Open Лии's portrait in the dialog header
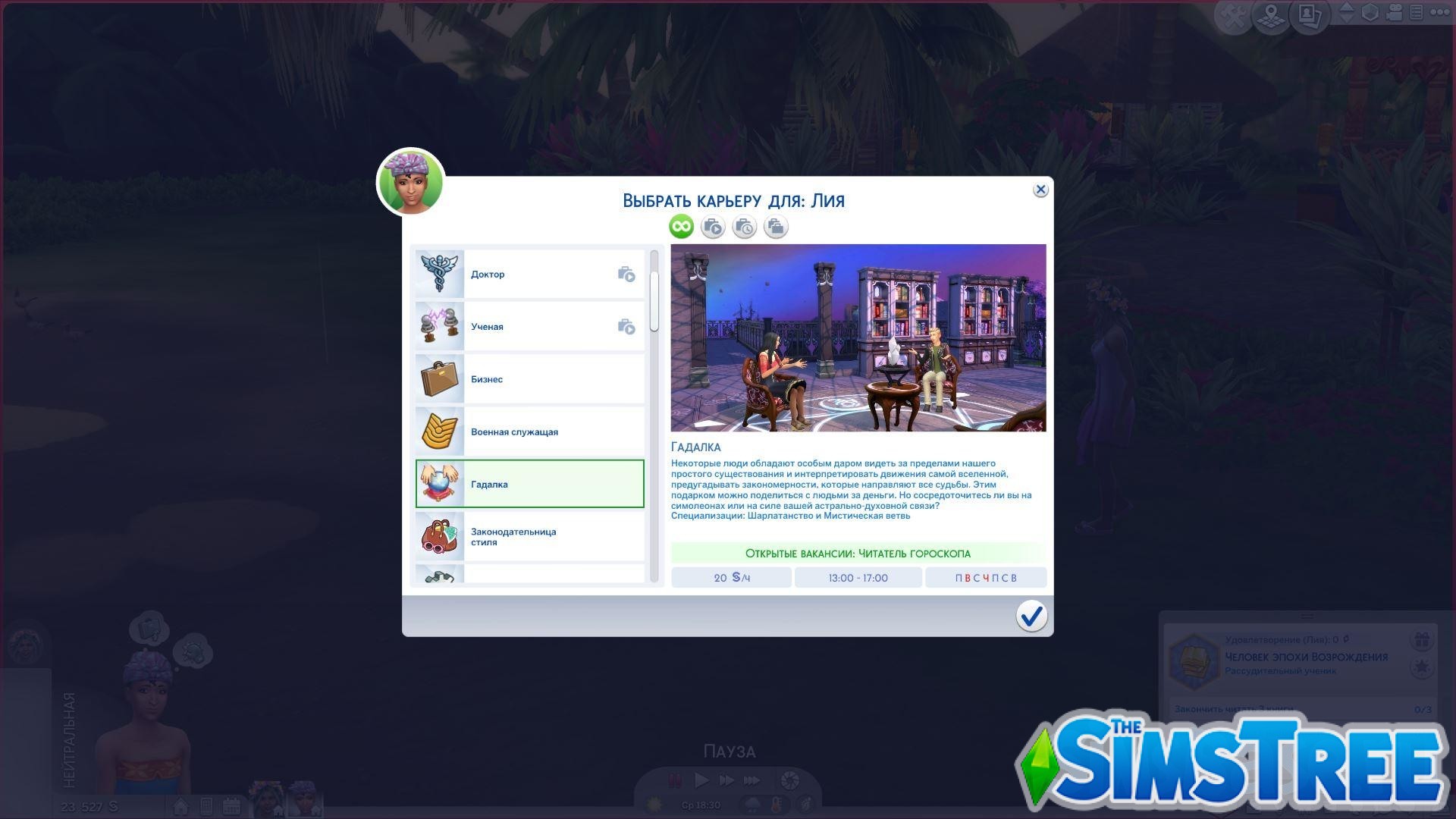This screenshot has height=819, width=1456. [x=410, y=182]
